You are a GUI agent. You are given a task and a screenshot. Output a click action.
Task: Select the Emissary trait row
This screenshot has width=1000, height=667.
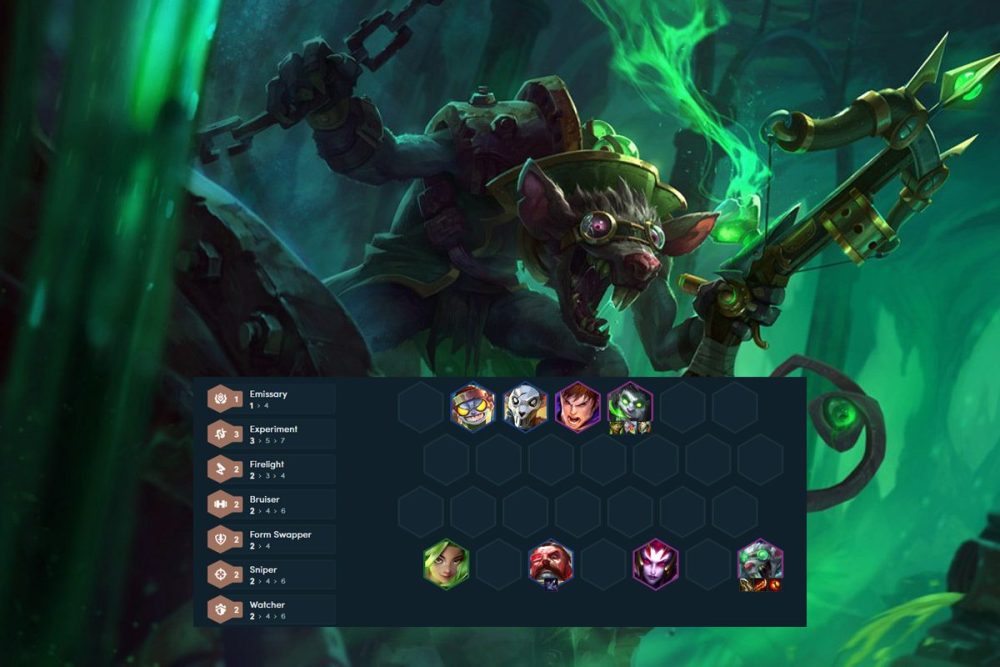[x=268, y=399]
